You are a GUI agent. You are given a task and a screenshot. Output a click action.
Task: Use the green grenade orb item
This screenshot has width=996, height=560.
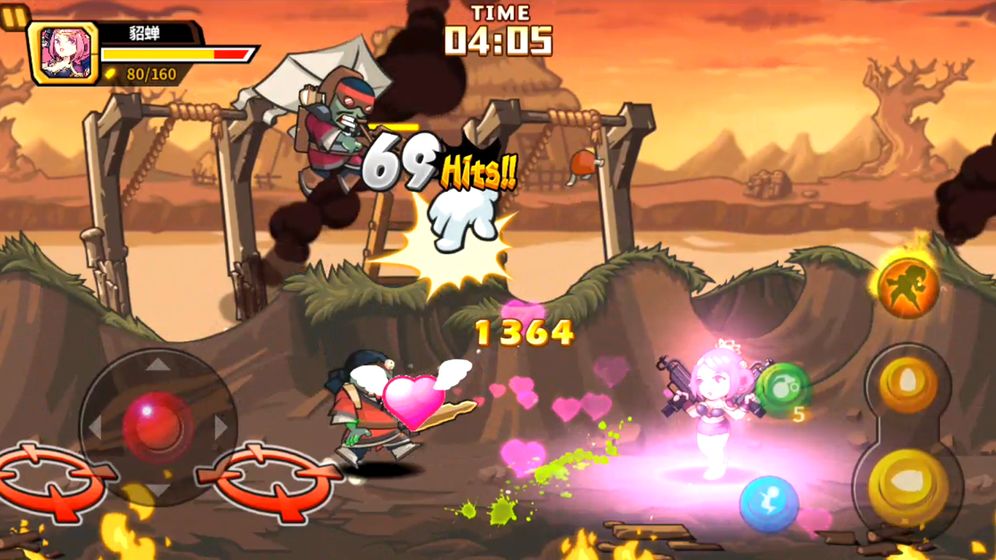click(x=783, y=388)
